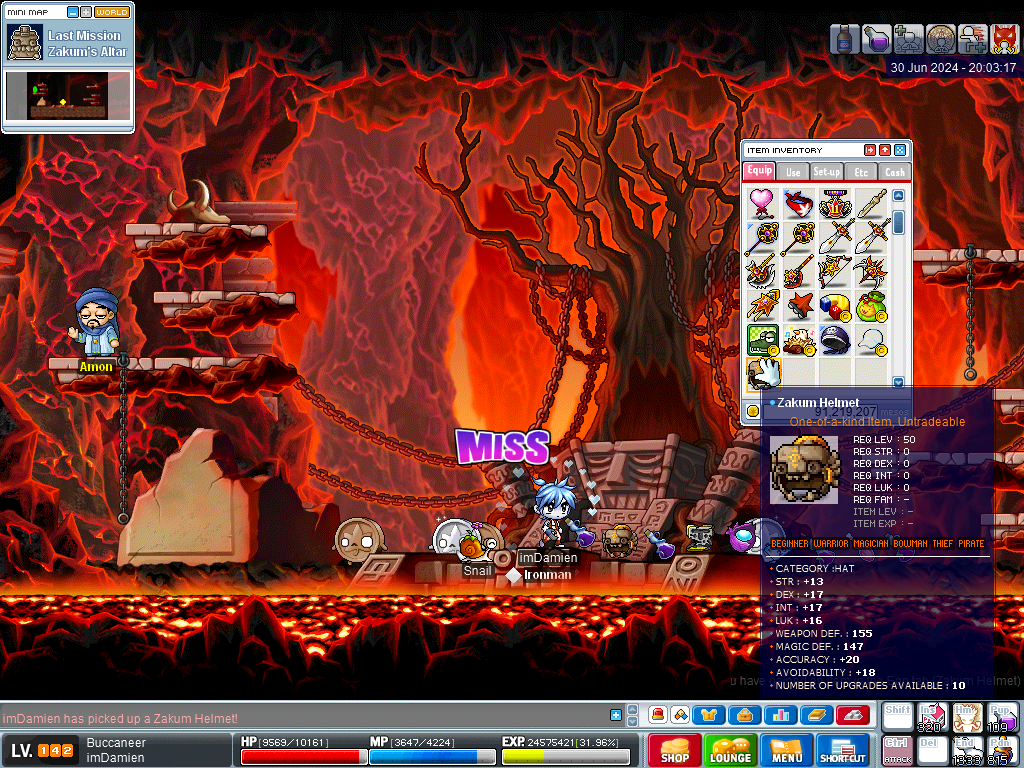Switch to the Use inventory tab
This screenshot has width=1024, height=768.
click(x=793, y=172)
